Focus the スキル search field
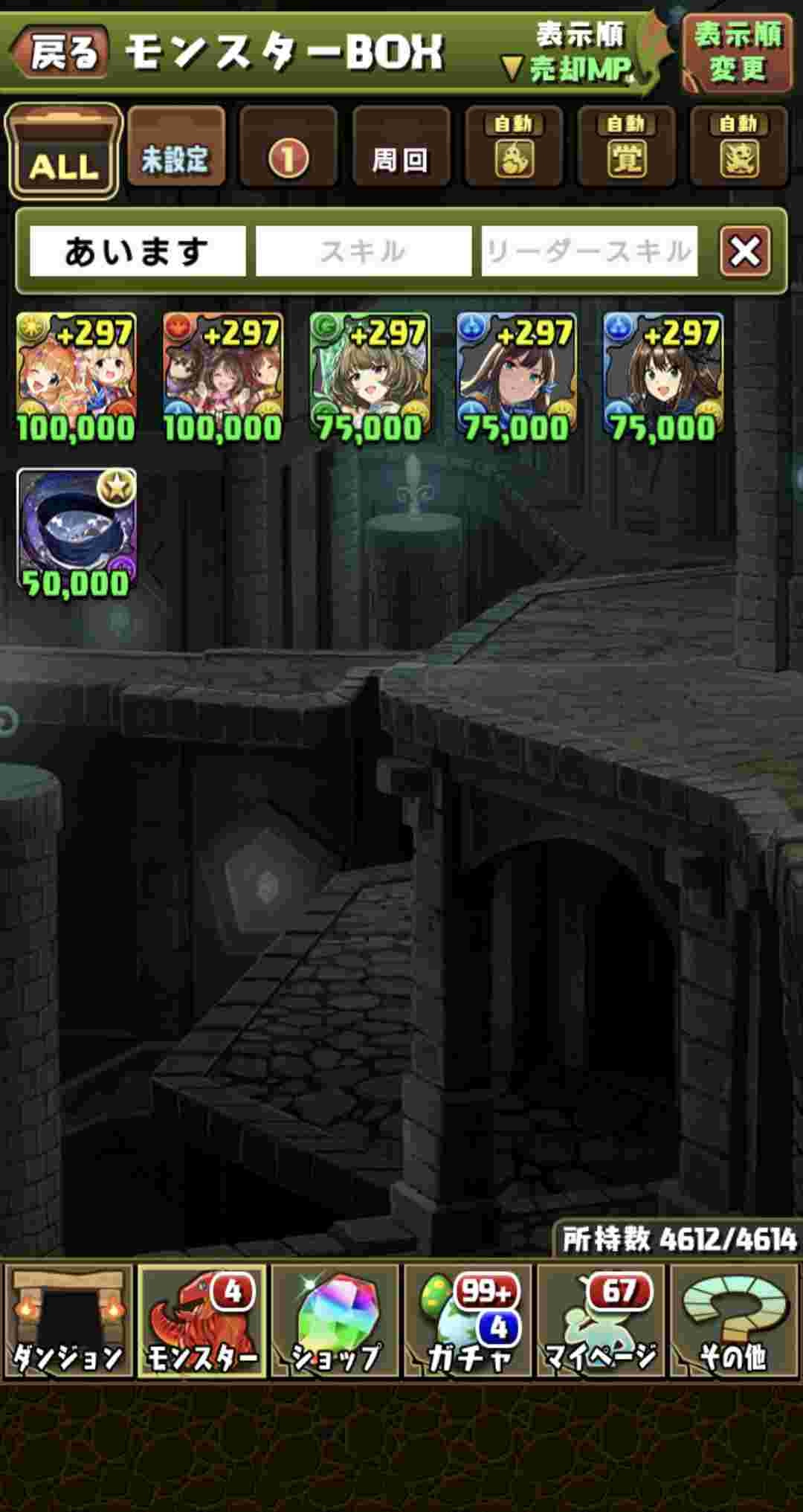This screenshot has height=1512, width=803. coord(364,251)
